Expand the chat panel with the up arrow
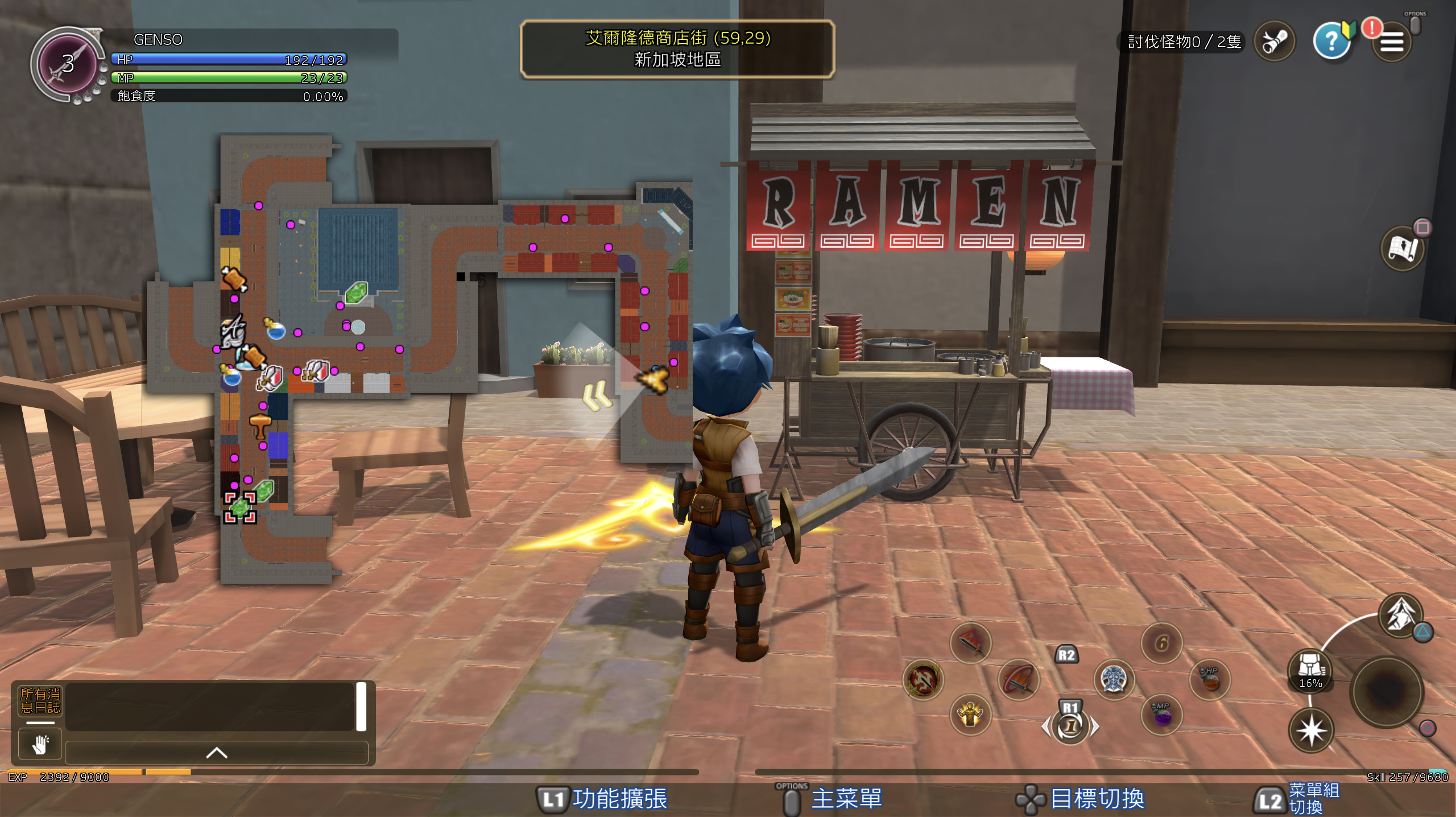The height and width of the screenshot is (817, 1456). point(217,753)
